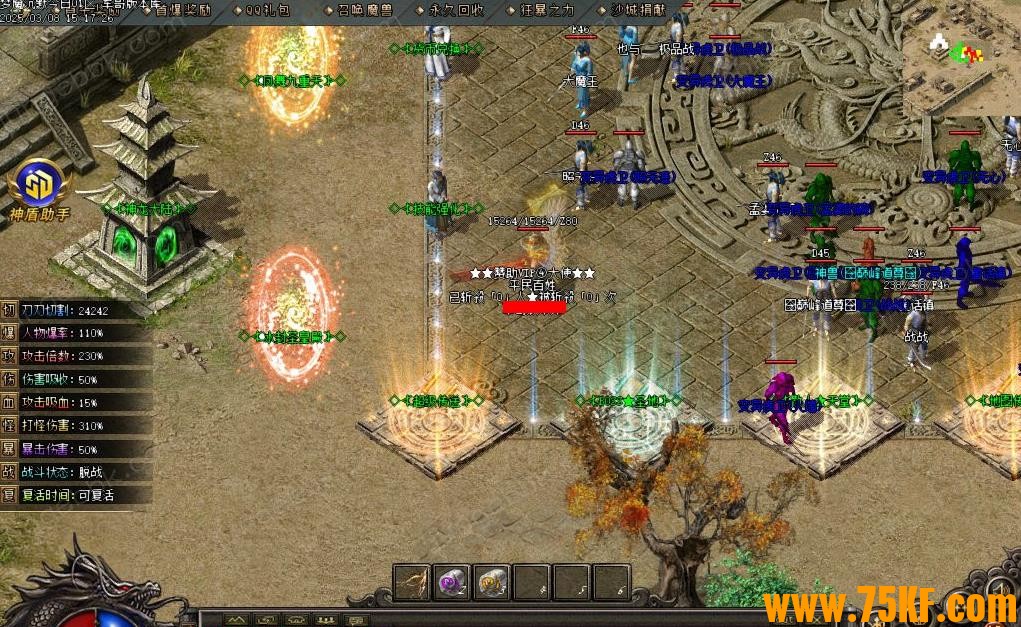Use the golden scroll in the hotbar

click(x=492, y=581)
